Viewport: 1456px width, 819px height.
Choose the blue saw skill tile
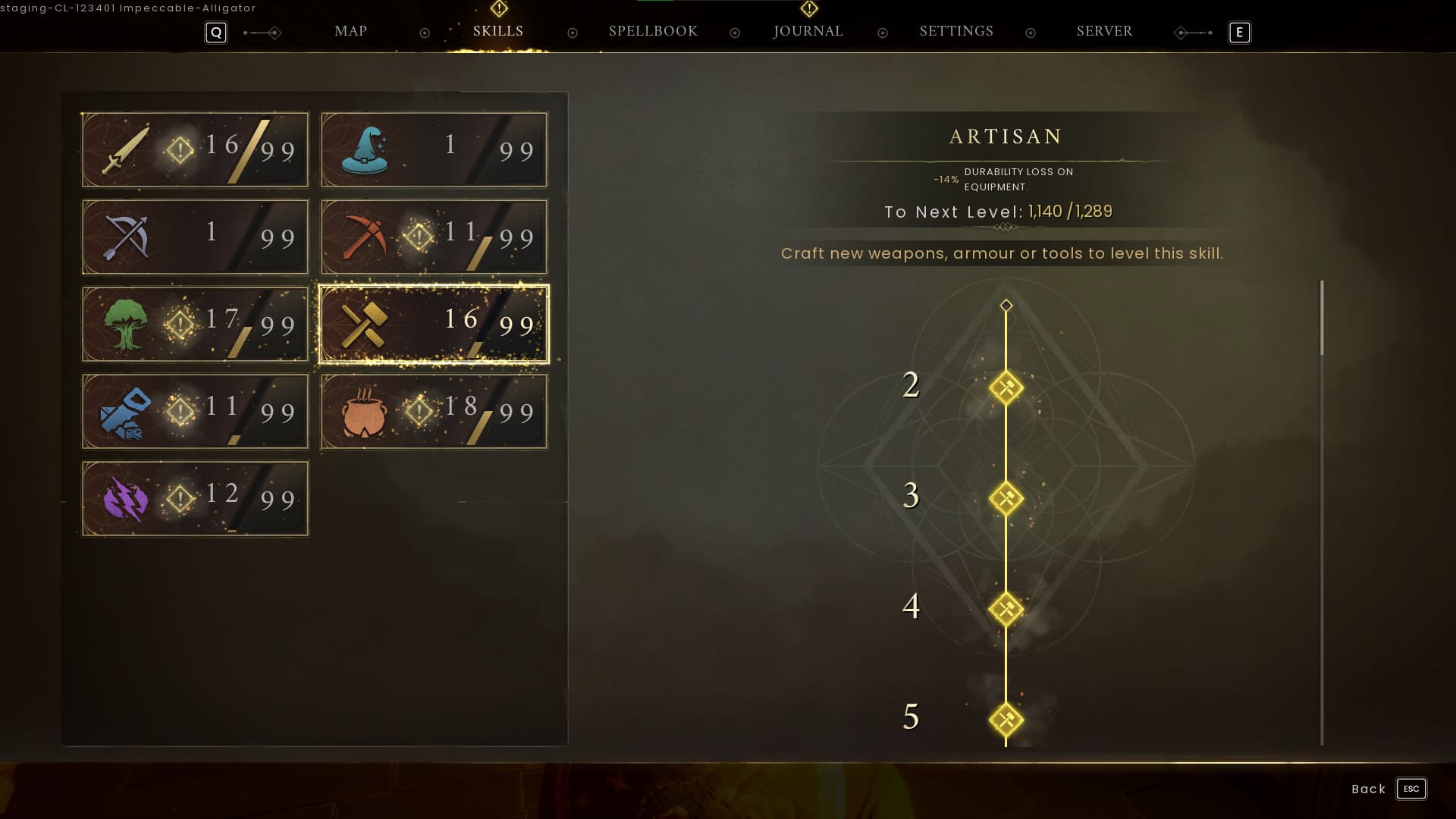[x=195, y=412]
